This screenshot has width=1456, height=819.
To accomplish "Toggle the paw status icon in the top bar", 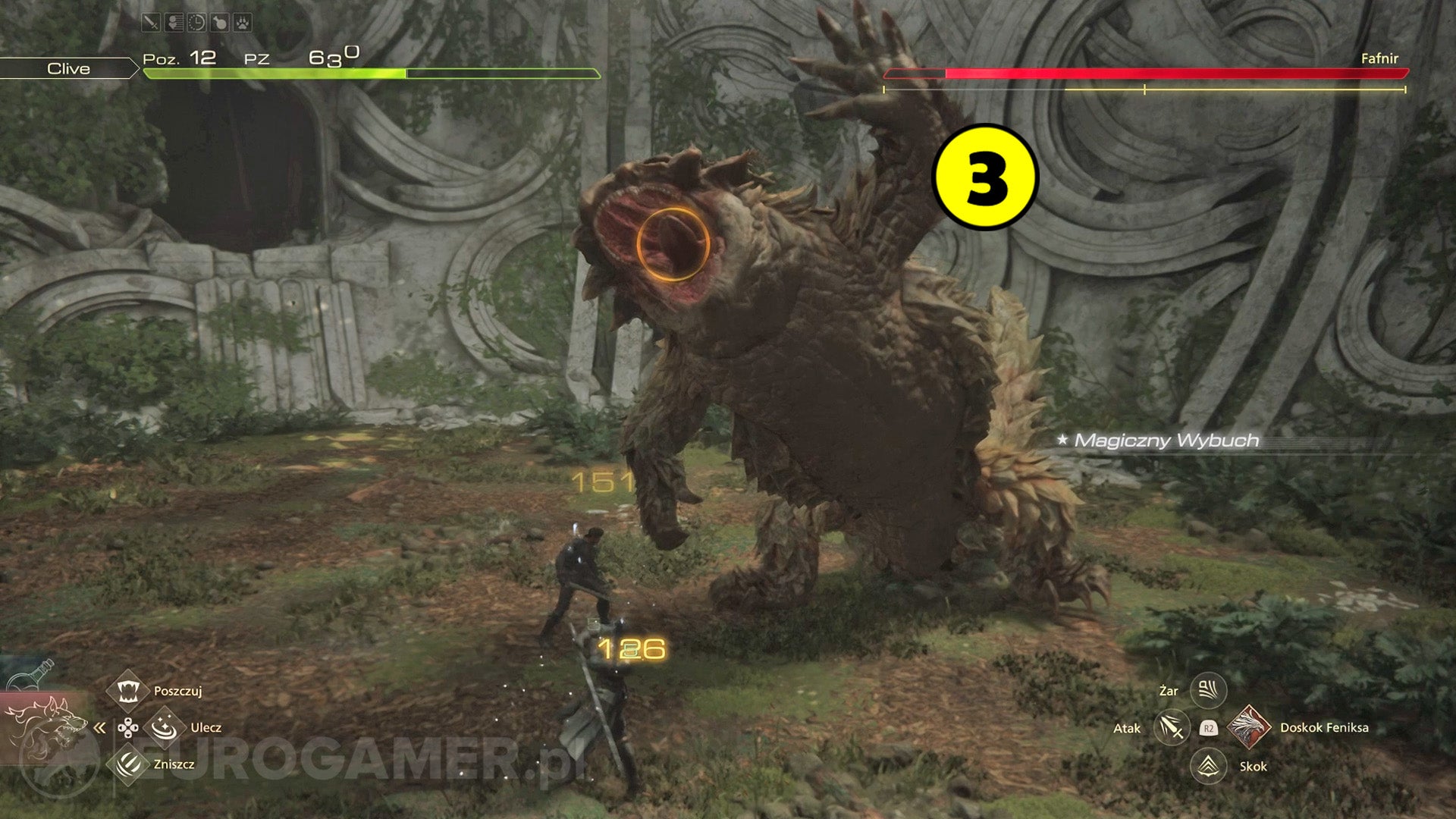I will [x=241, y=21].
